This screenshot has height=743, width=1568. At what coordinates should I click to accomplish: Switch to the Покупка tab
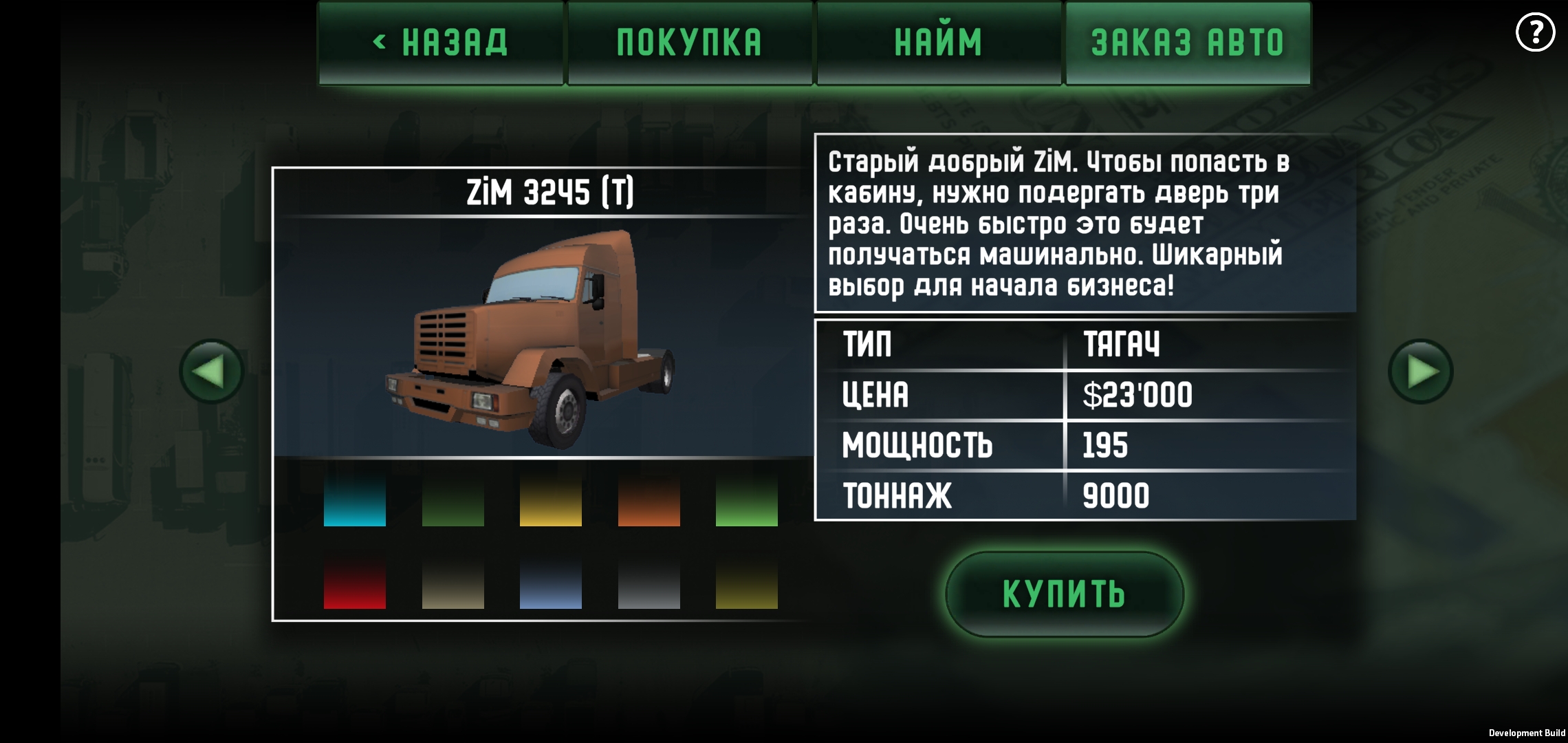coord(690,43)
